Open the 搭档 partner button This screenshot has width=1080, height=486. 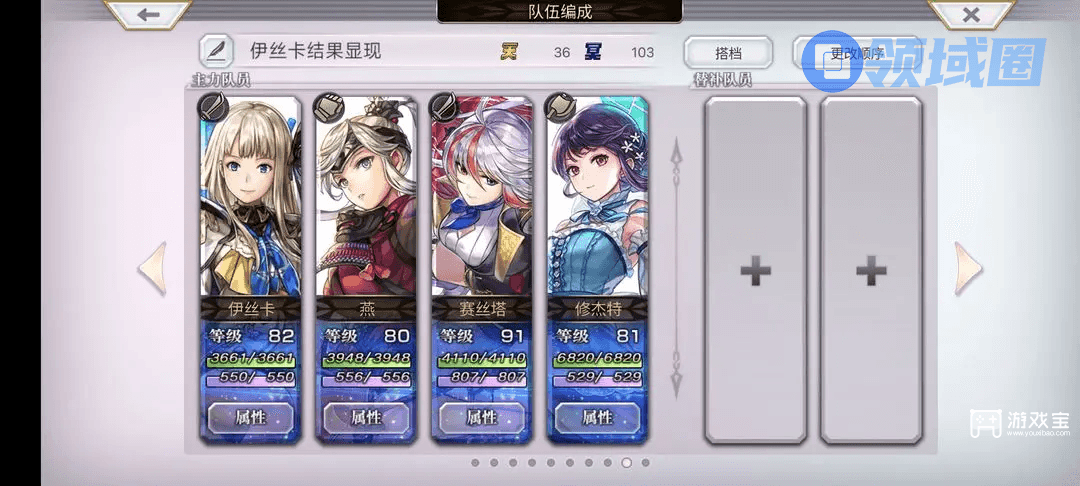(x=728, y=52)
